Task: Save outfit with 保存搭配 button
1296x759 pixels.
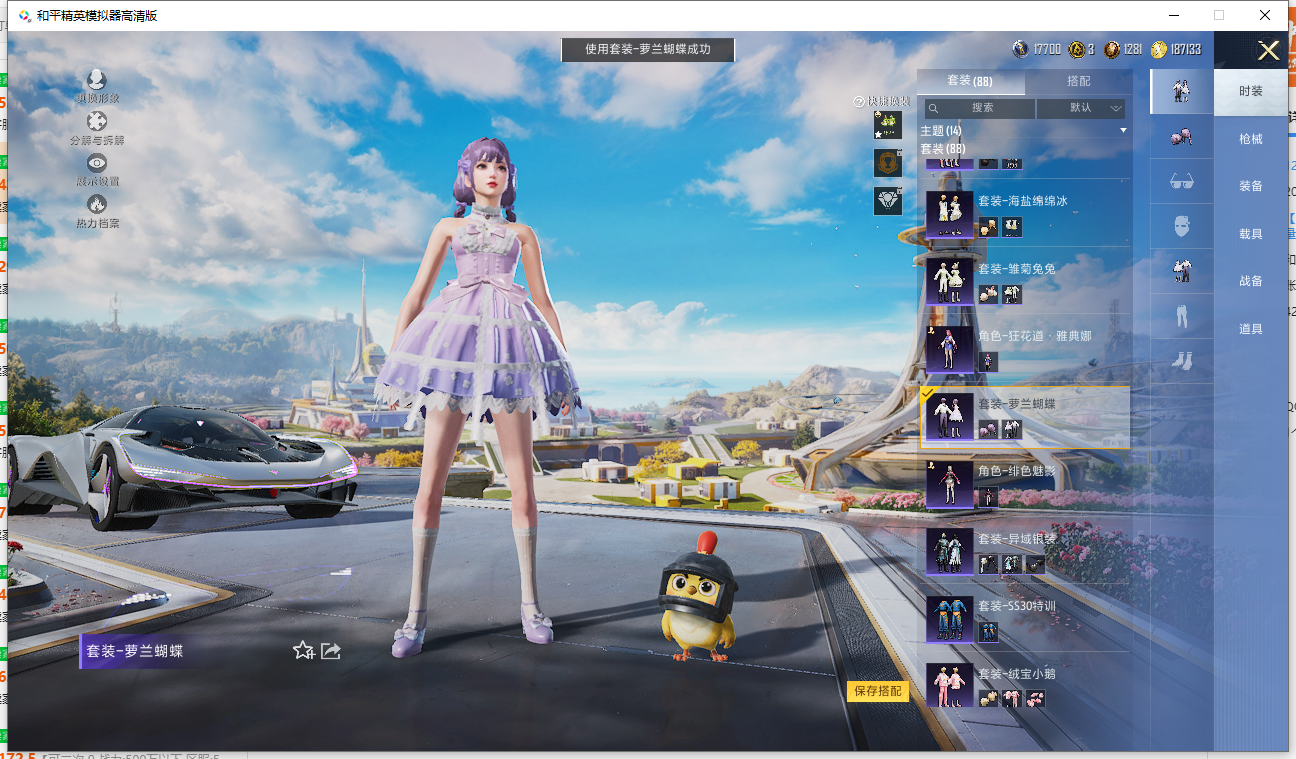Action: click(878, 691)
